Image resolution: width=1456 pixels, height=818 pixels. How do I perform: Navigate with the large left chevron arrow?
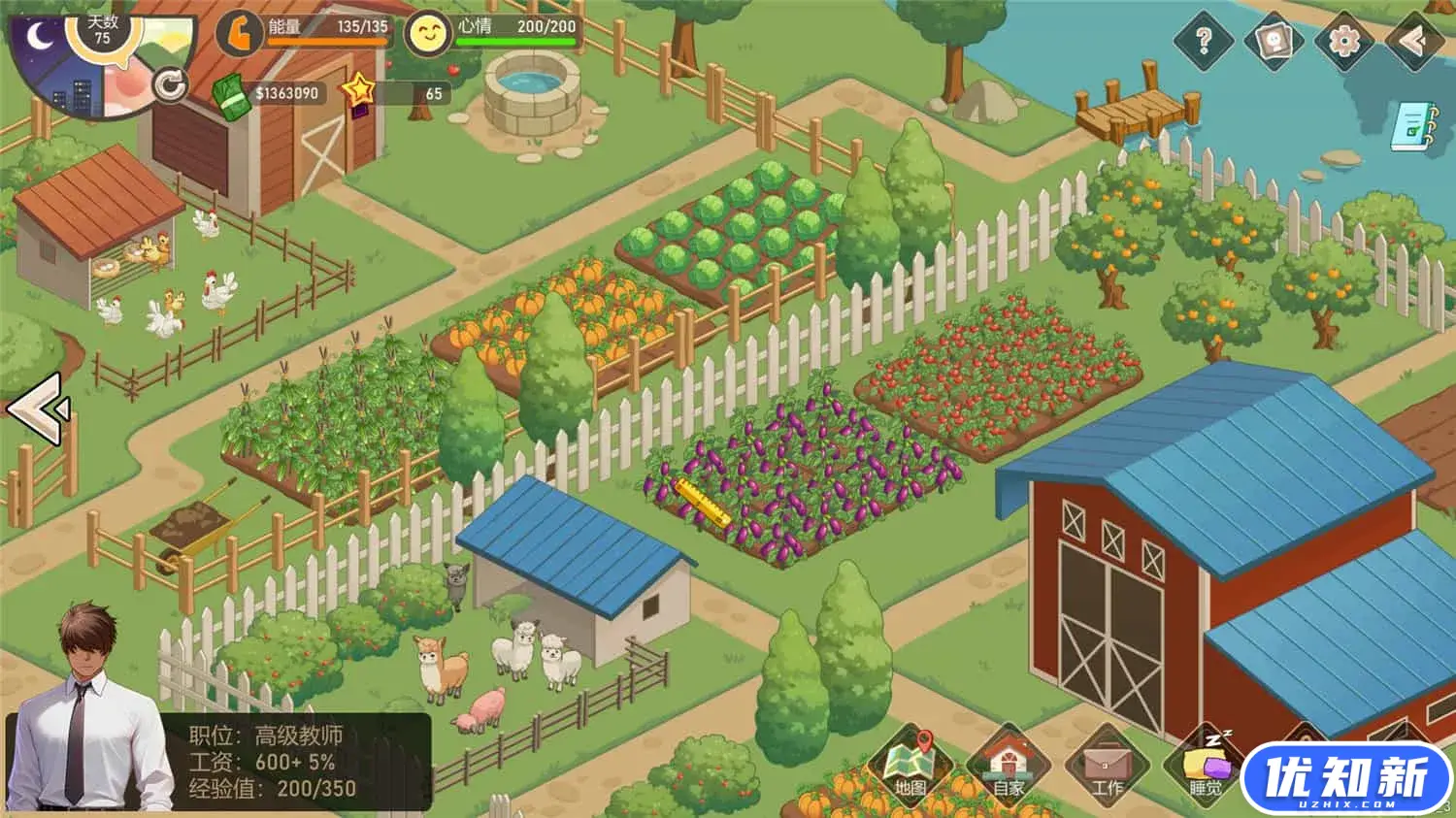39,409
